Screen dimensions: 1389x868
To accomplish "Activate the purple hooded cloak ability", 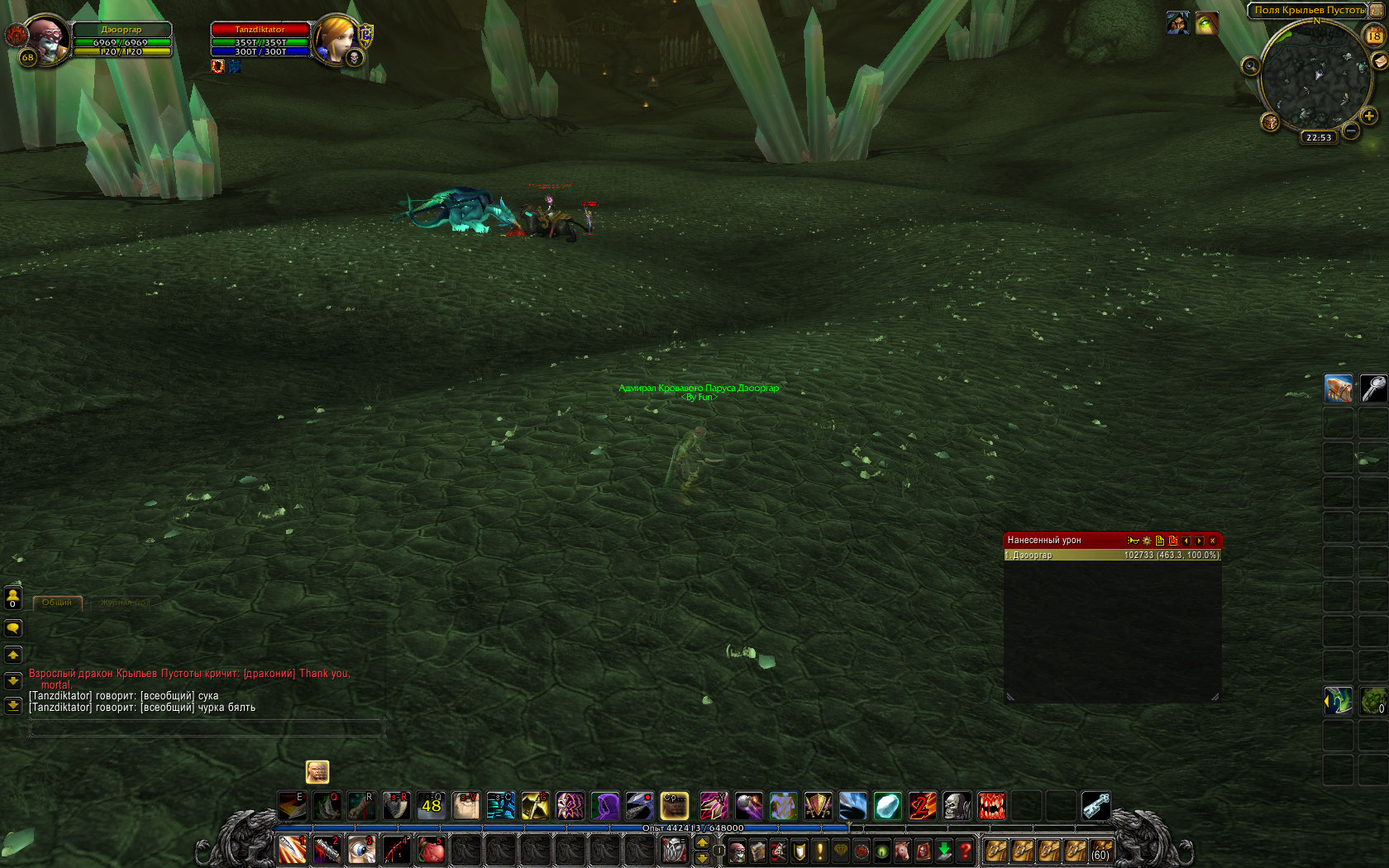I will (x=604, y=805).
